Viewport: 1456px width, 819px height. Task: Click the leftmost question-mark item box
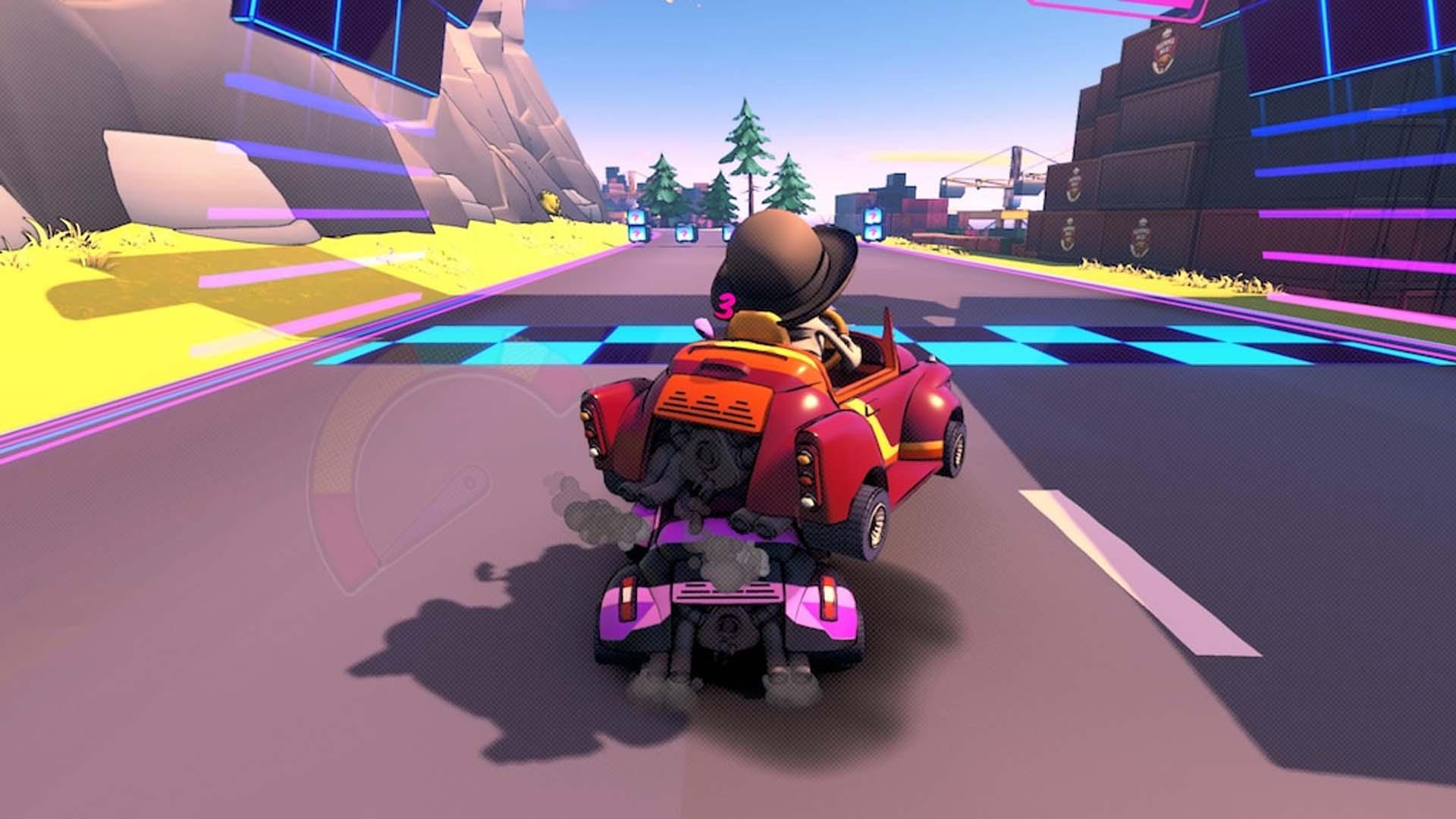636,224
